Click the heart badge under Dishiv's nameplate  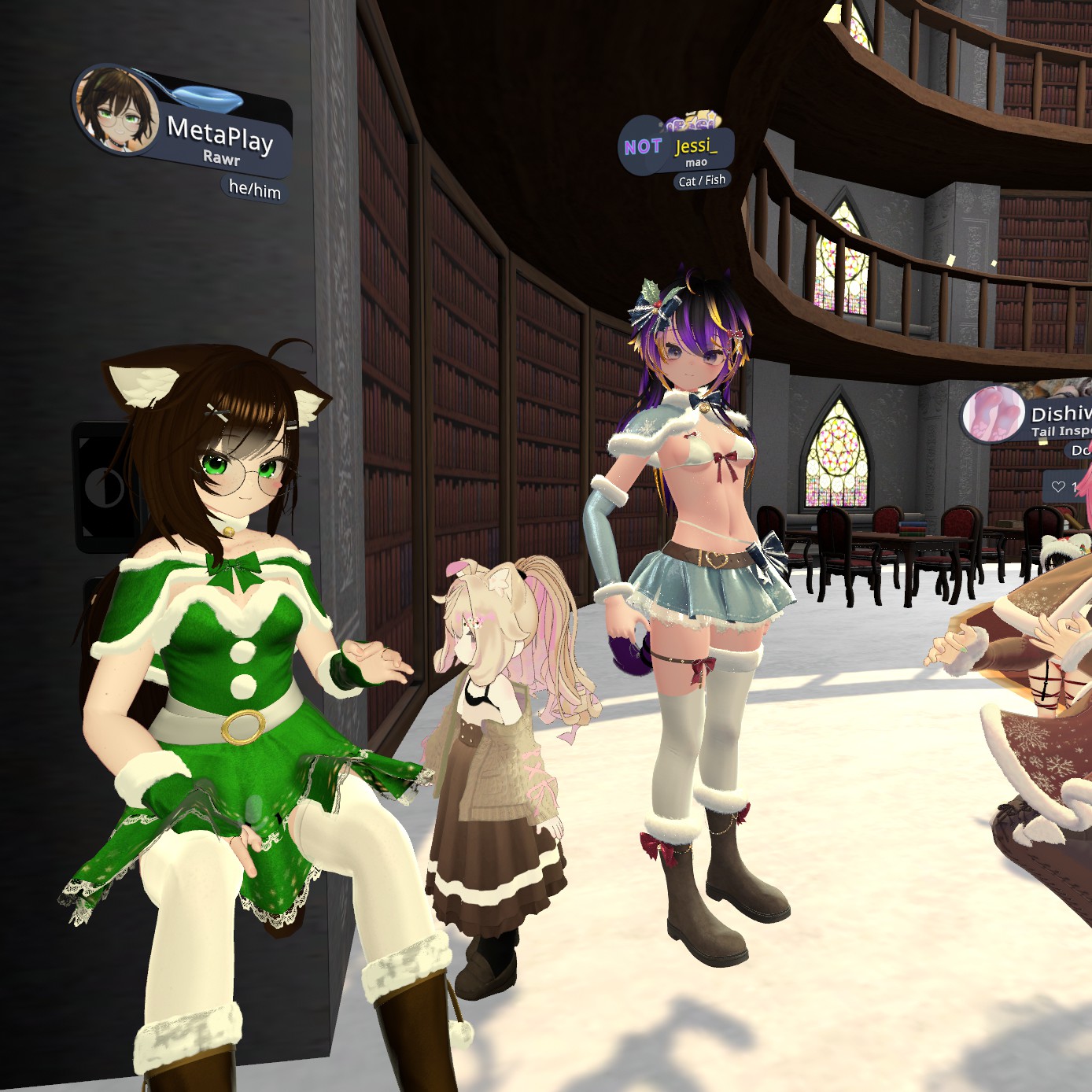point(1059,487)
